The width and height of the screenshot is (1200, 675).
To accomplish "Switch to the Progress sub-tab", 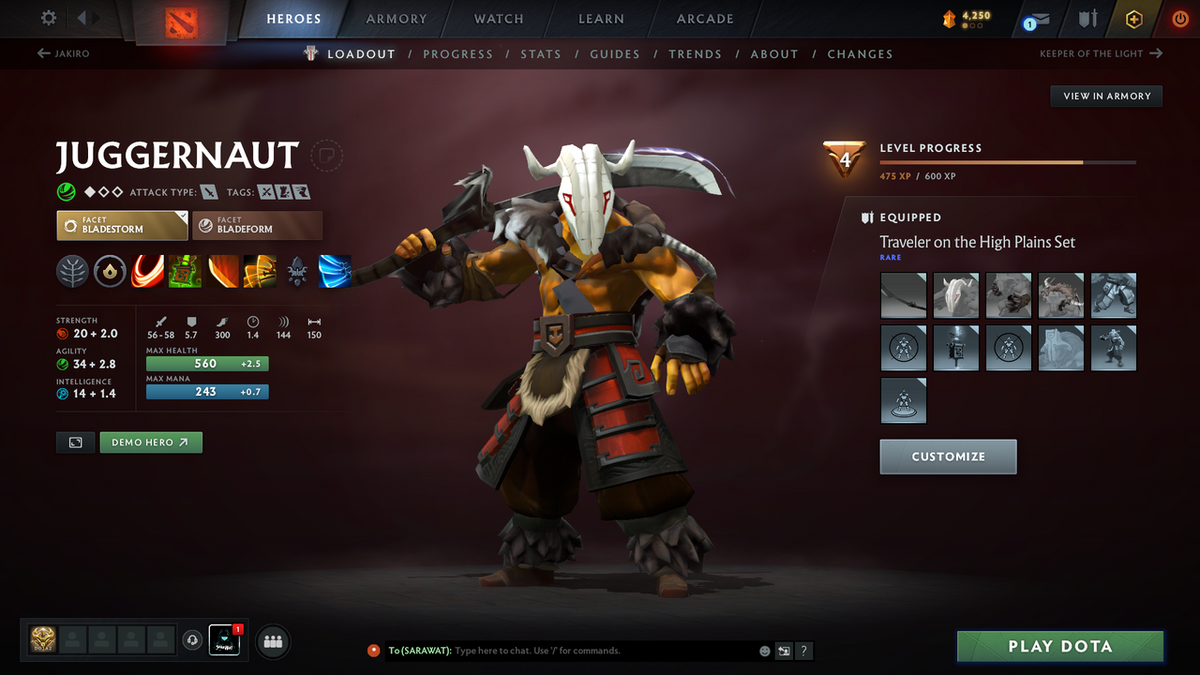I will pyautogui.click(x=457, y=54).
